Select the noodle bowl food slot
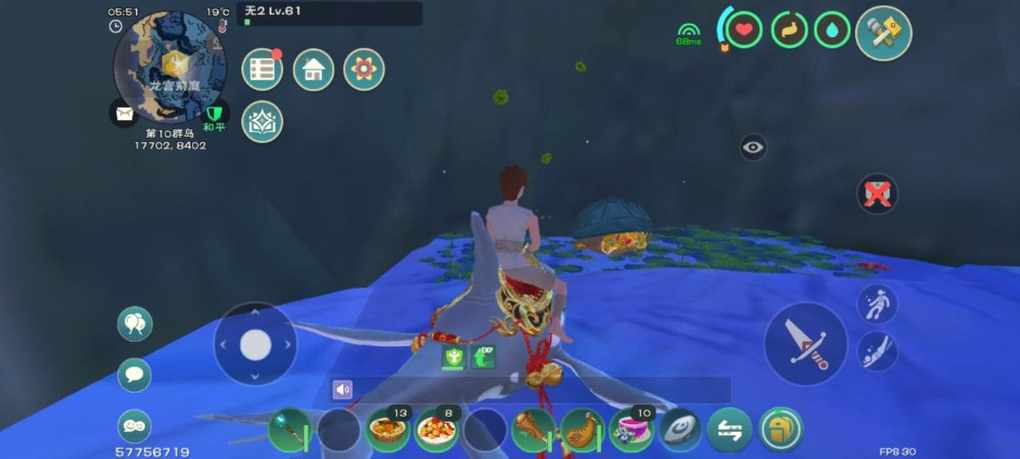This screenshot has height=459, width=1020. [x=387, y=431]
